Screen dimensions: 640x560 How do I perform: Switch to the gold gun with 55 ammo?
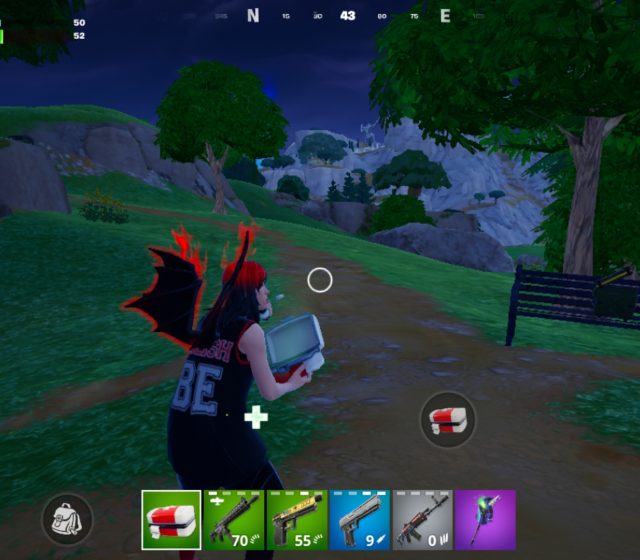[297, 519]
